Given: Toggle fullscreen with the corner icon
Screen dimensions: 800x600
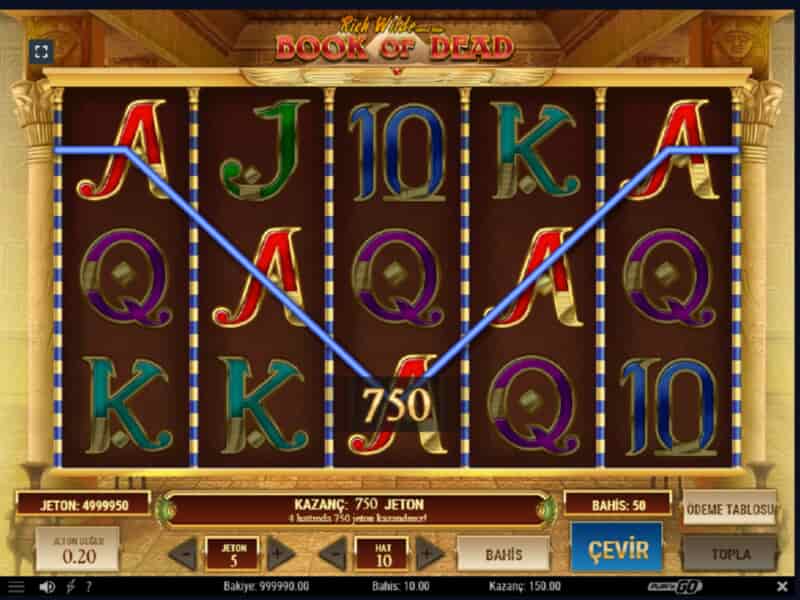Looking at the screenshot, I should (x=41, y=52).
